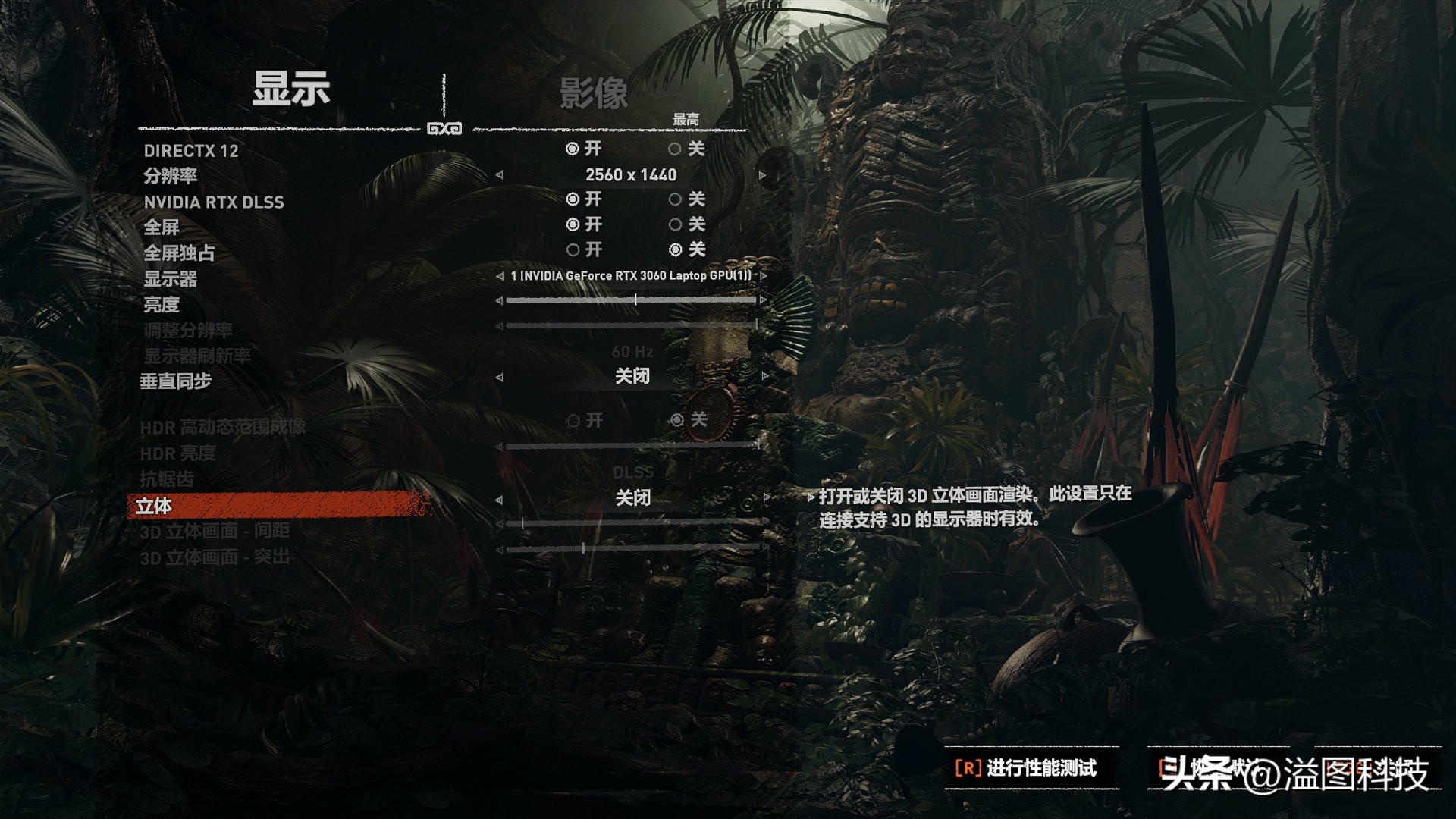
Task: Cycle 显示器 monitor to next option
Action: tap(763, 276)
